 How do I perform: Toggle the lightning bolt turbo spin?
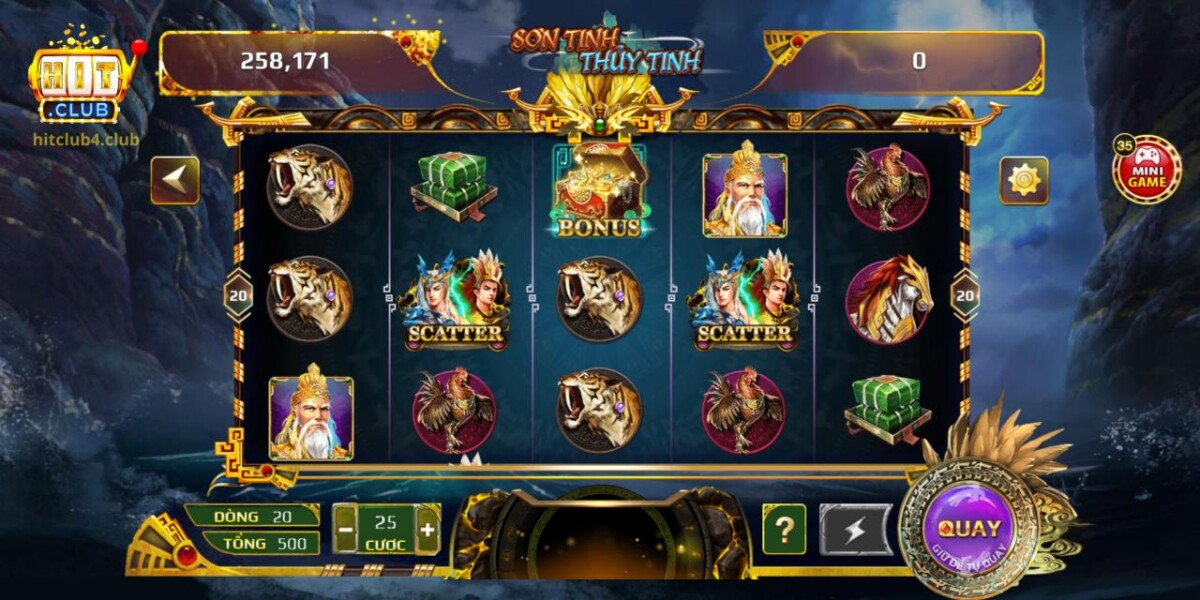[856, 529]
